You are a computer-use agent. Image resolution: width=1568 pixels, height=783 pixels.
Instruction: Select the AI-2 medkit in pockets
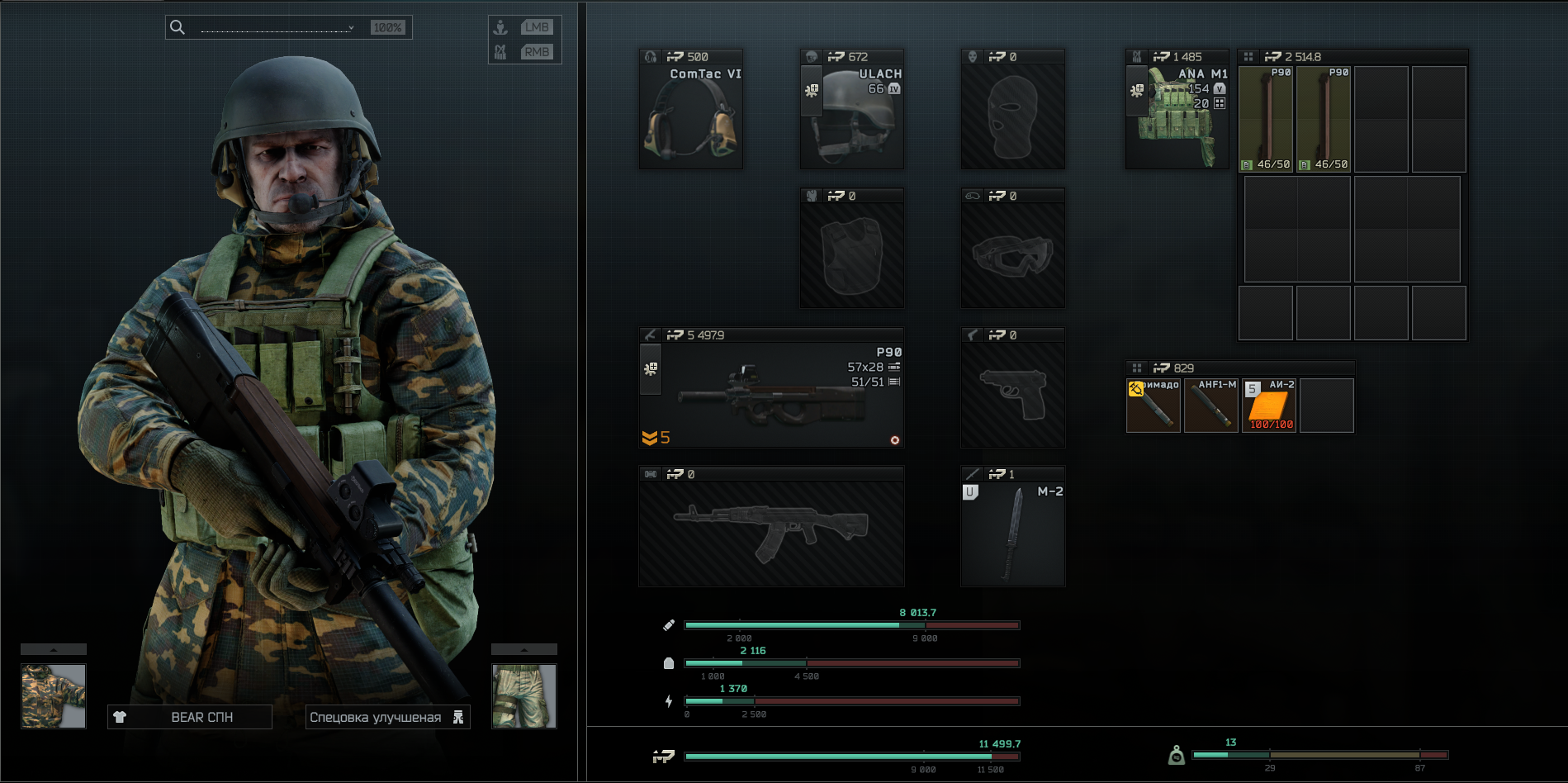[x=1269, y=406]
